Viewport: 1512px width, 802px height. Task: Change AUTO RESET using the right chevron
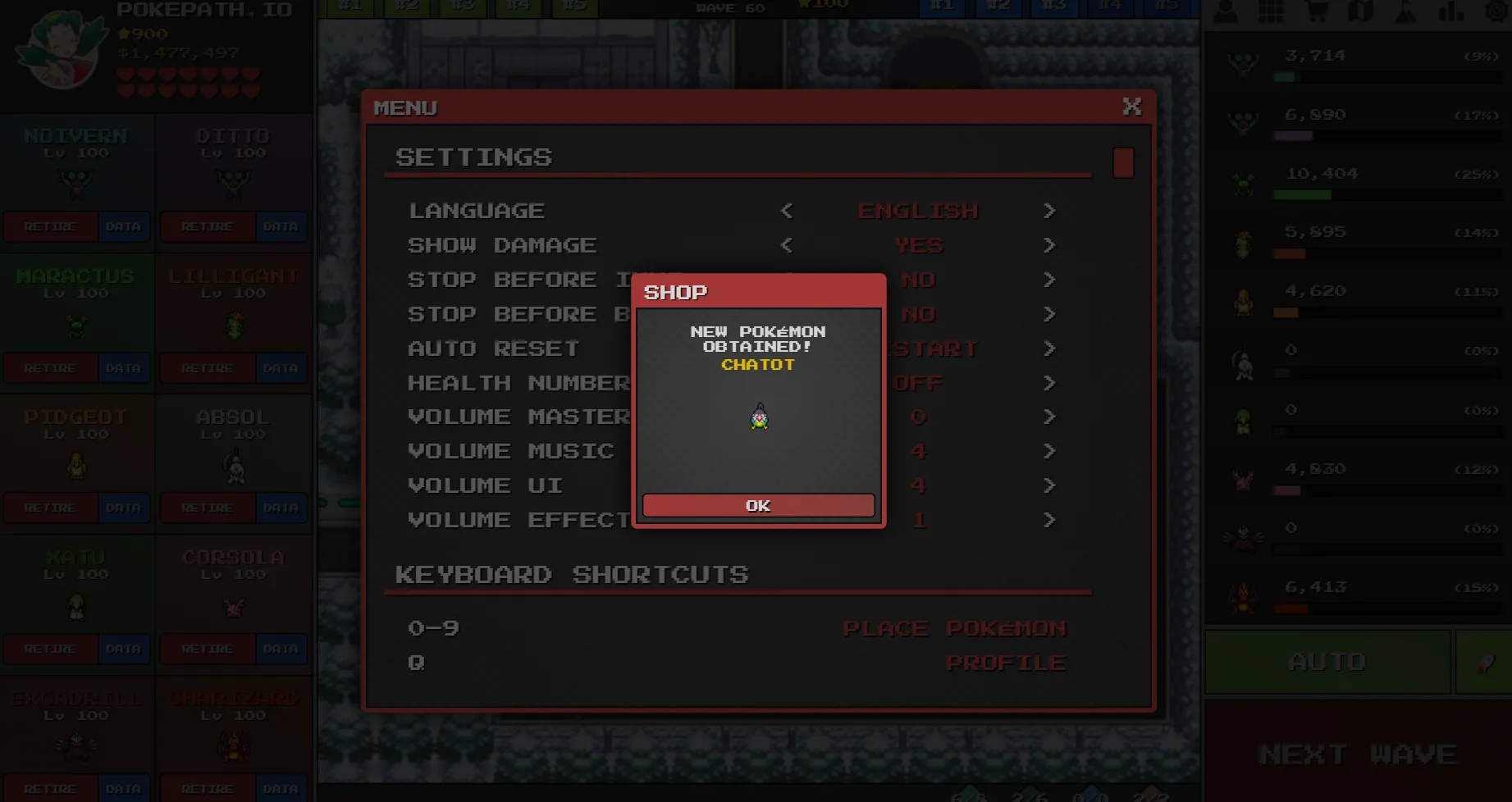(x=1050, y=348)
